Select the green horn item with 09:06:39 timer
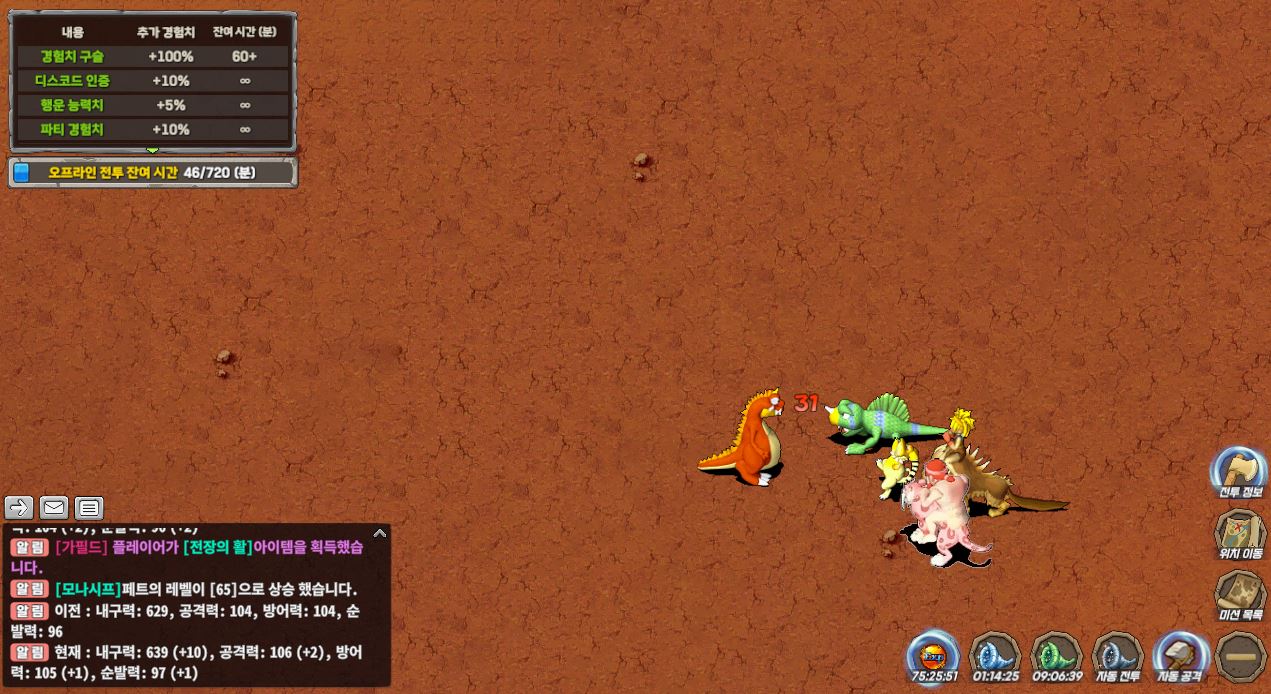1271x694 pixels. (x=1056, y=656)
